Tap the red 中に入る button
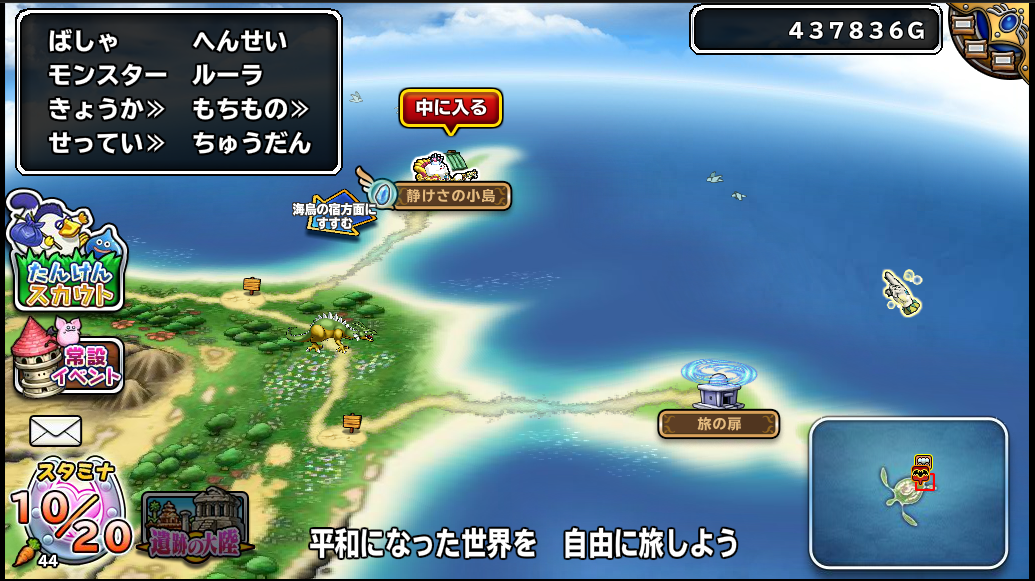Viewport: 1035px width, 581px height. [451, 108]
